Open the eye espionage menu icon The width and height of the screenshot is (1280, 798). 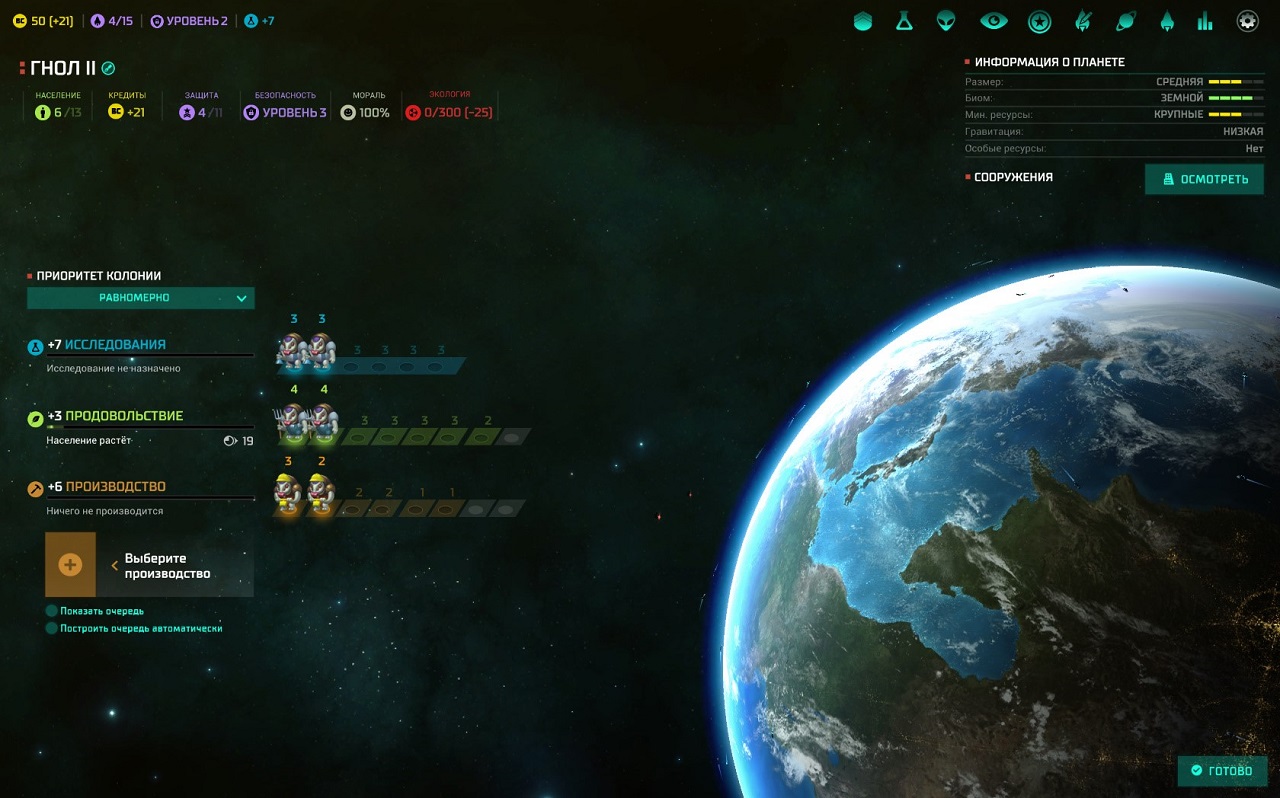(x=993, y=21)
